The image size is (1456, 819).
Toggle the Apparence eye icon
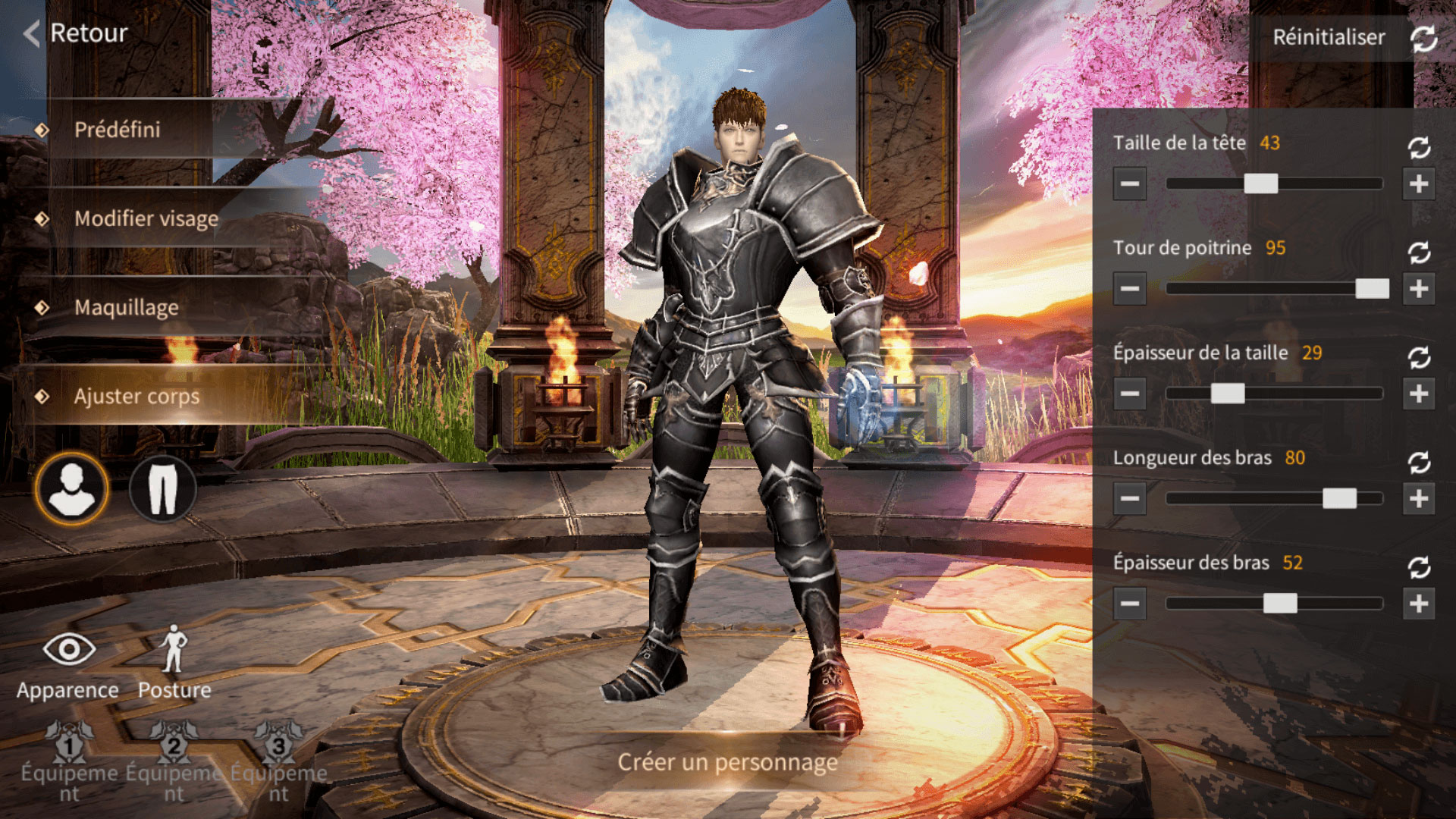(68, 650)
